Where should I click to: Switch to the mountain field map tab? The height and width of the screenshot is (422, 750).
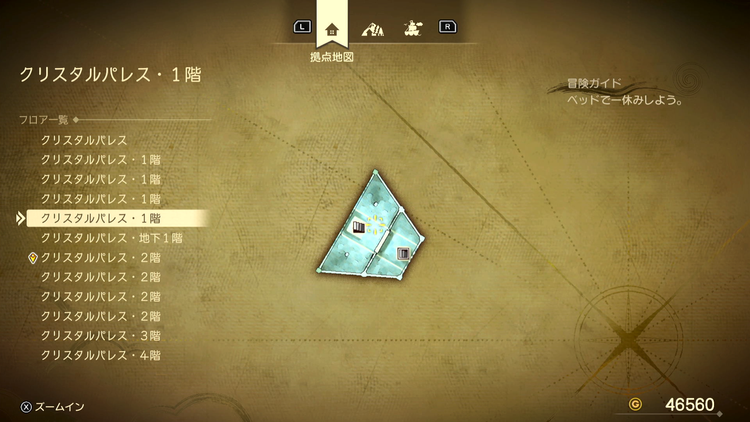[372, 28]
